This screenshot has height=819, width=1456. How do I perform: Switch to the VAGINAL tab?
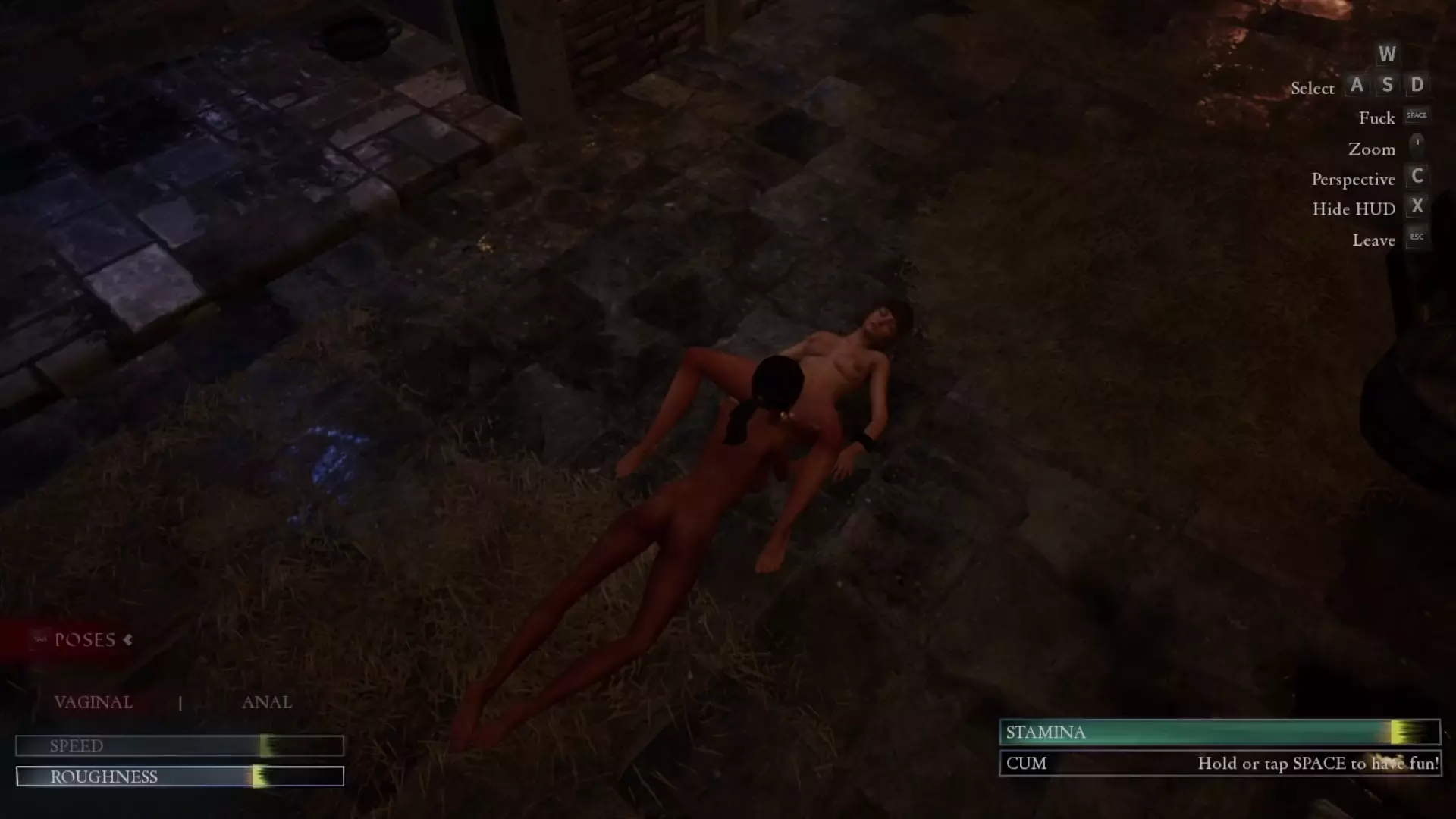pos(93,702)
